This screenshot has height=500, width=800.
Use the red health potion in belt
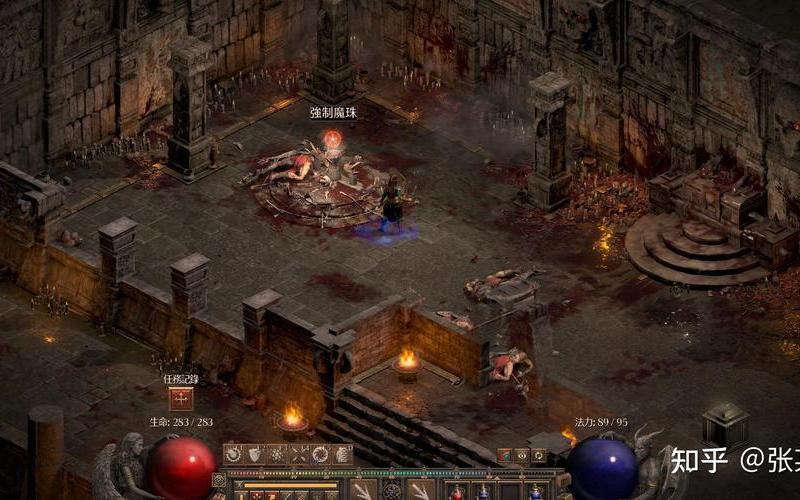[x=459, y=492]
